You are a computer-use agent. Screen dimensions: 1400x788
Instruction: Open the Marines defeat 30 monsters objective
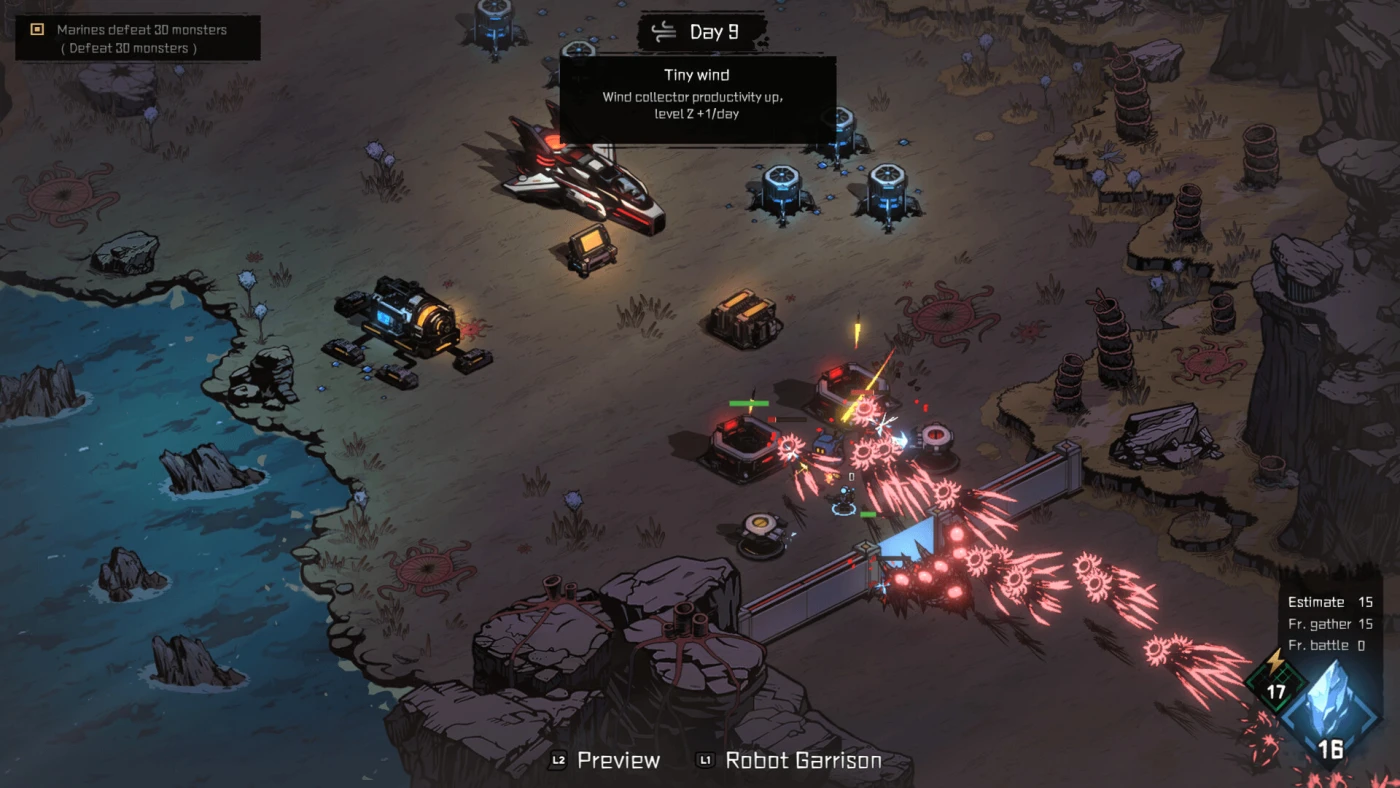coord(138,38)
